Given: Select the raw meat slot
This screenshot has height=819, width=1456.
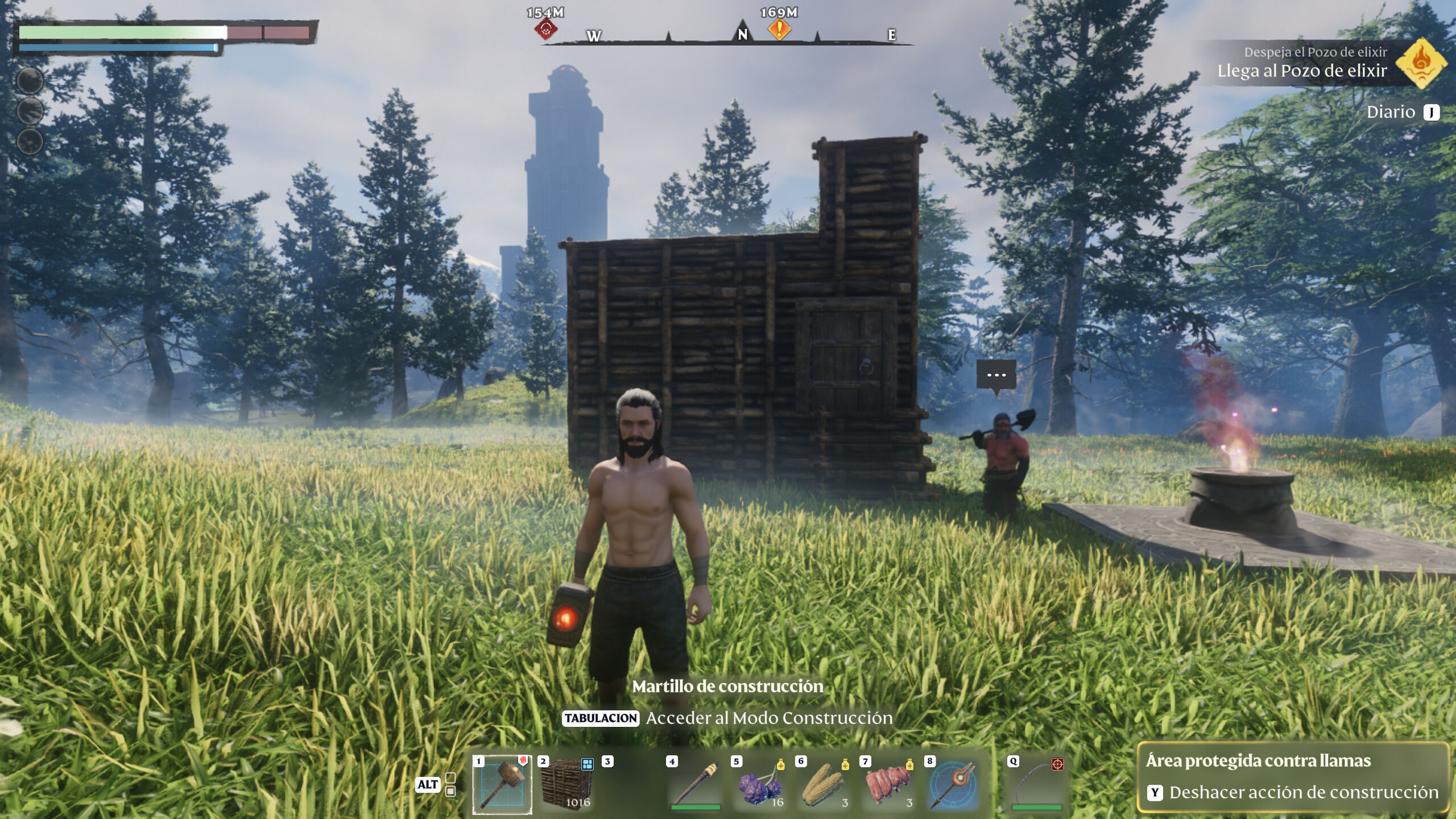Looking at the screenshot, I should point(889,785).
